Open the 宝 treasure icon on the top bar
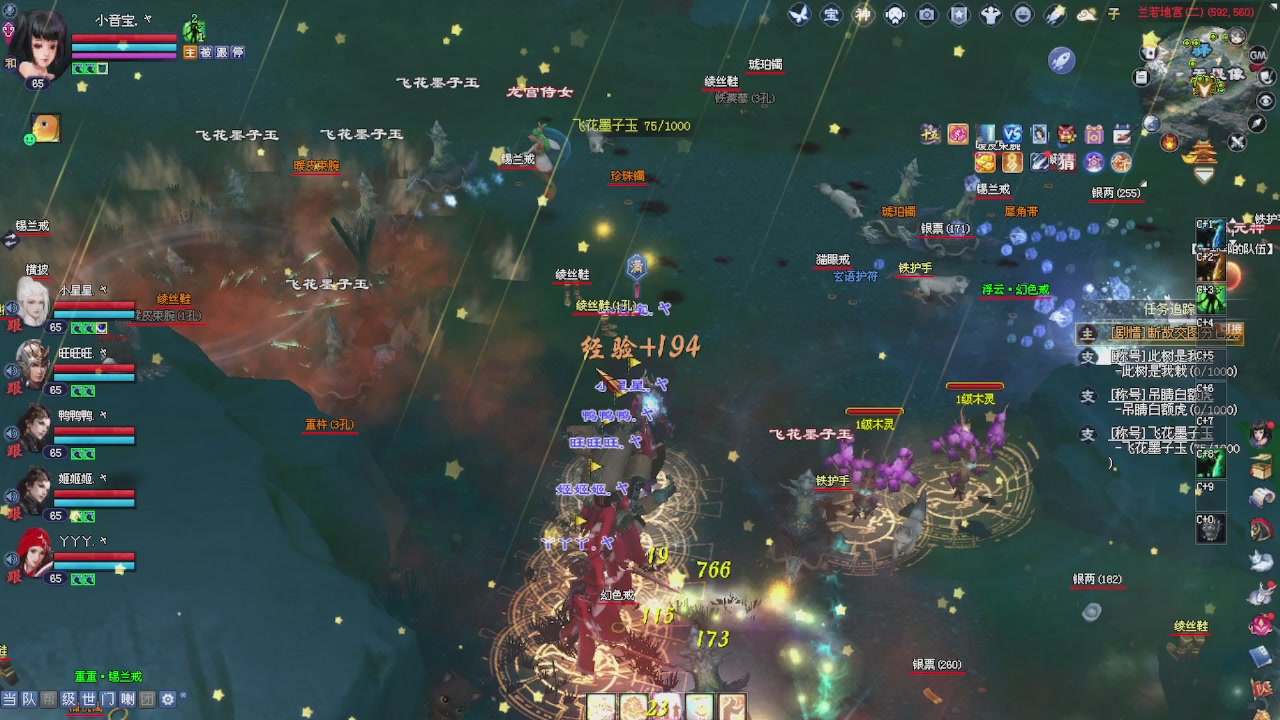Viewport: 1280px width, 720px height. [x=832, y=14]
